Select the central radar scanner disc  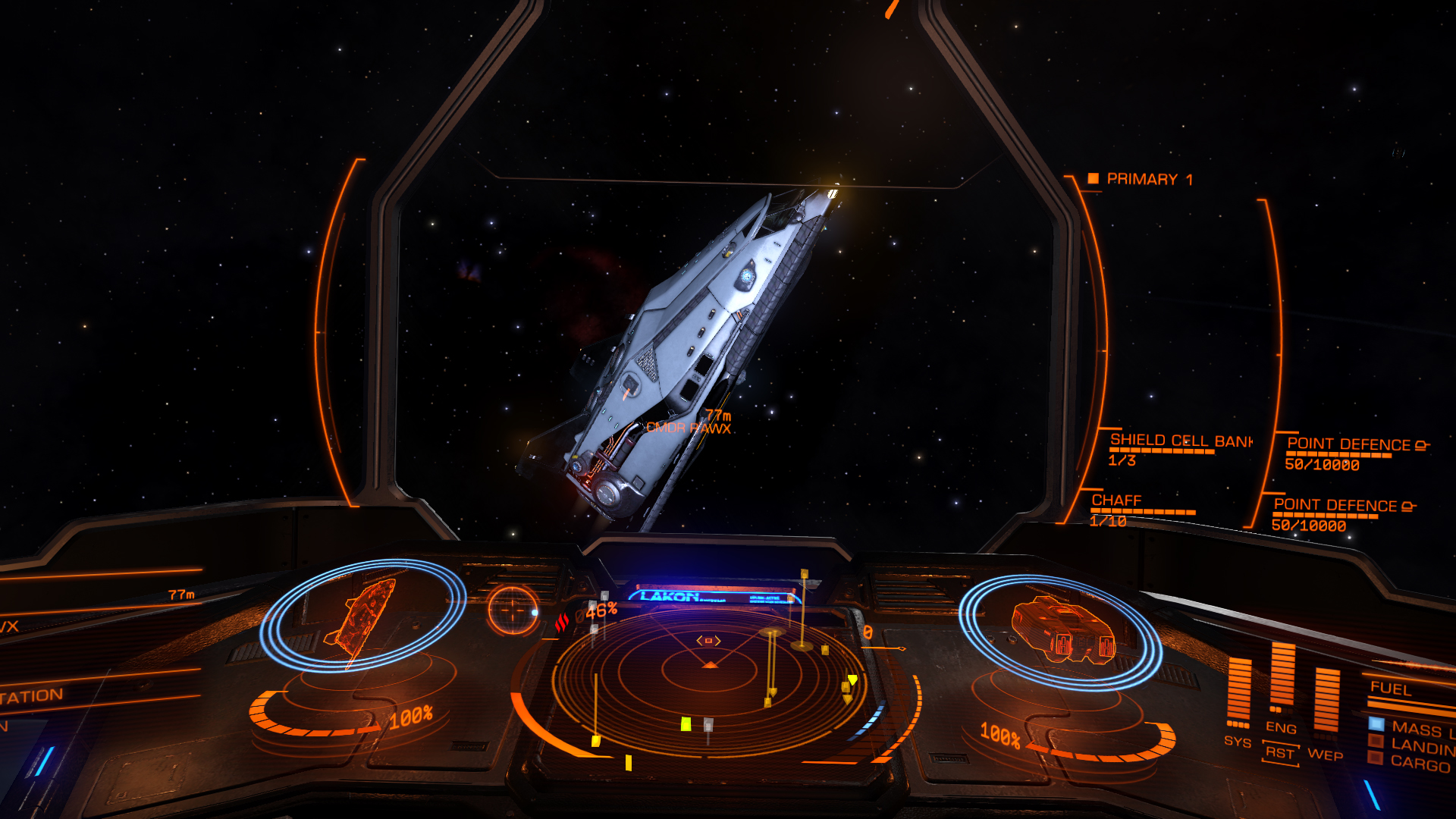point(709,671)
